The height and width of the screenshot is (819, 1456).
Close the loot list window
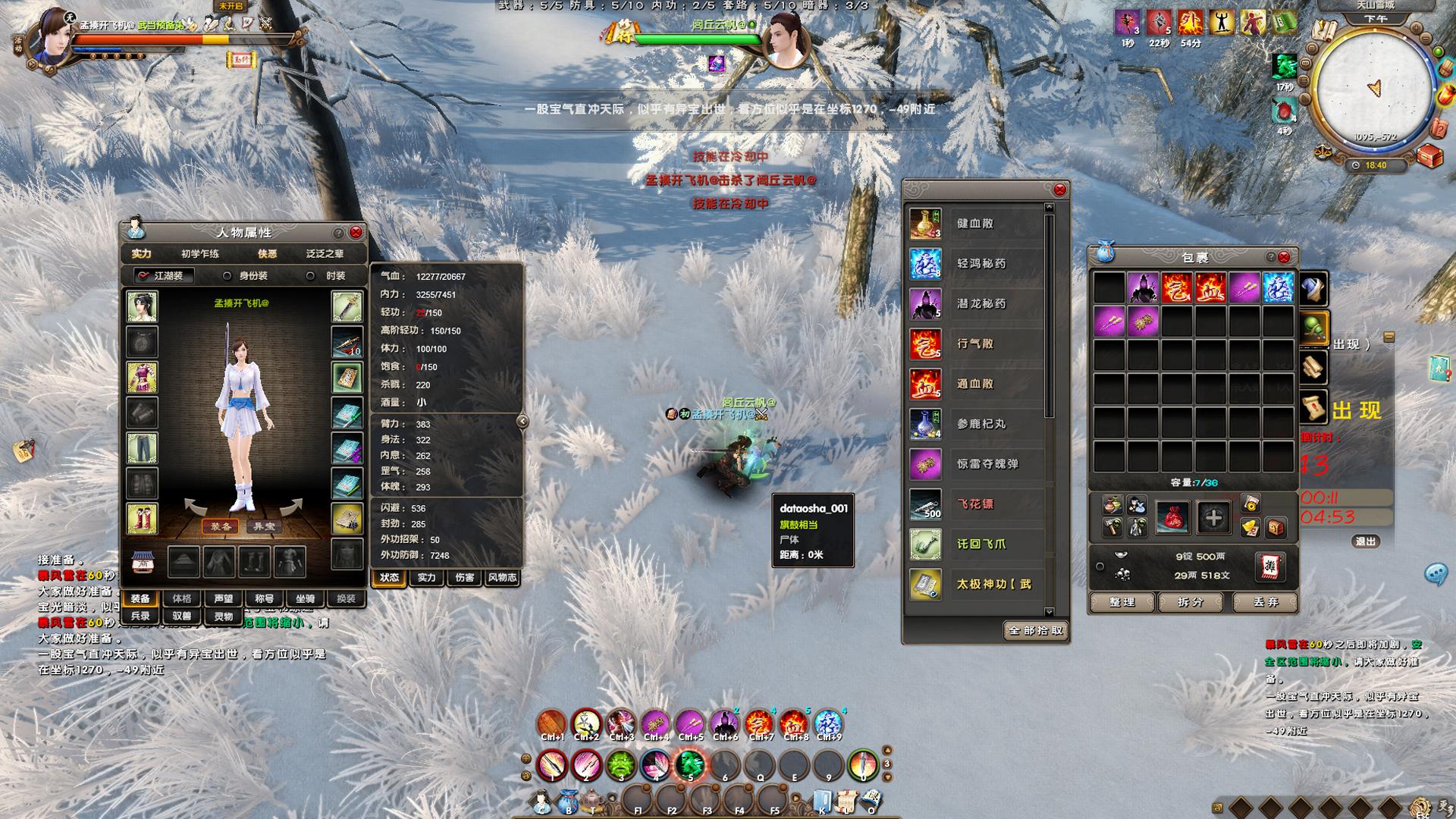[1060, 190]
